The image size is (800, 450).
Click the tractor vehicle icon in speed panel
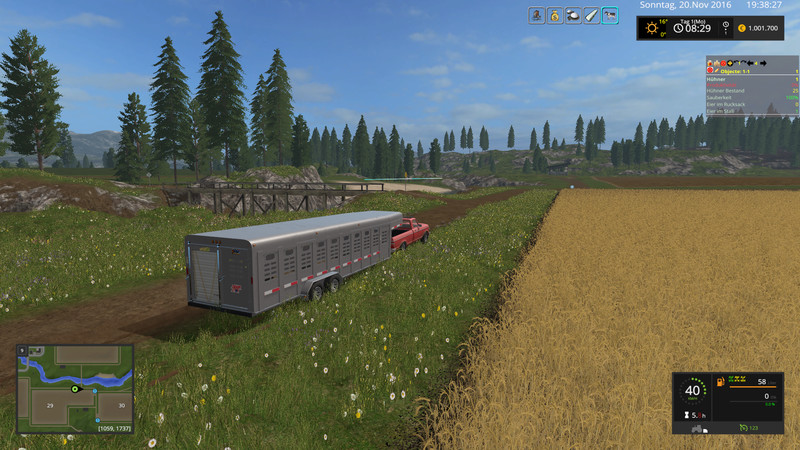pyautogui.click(x=697, y=428)
